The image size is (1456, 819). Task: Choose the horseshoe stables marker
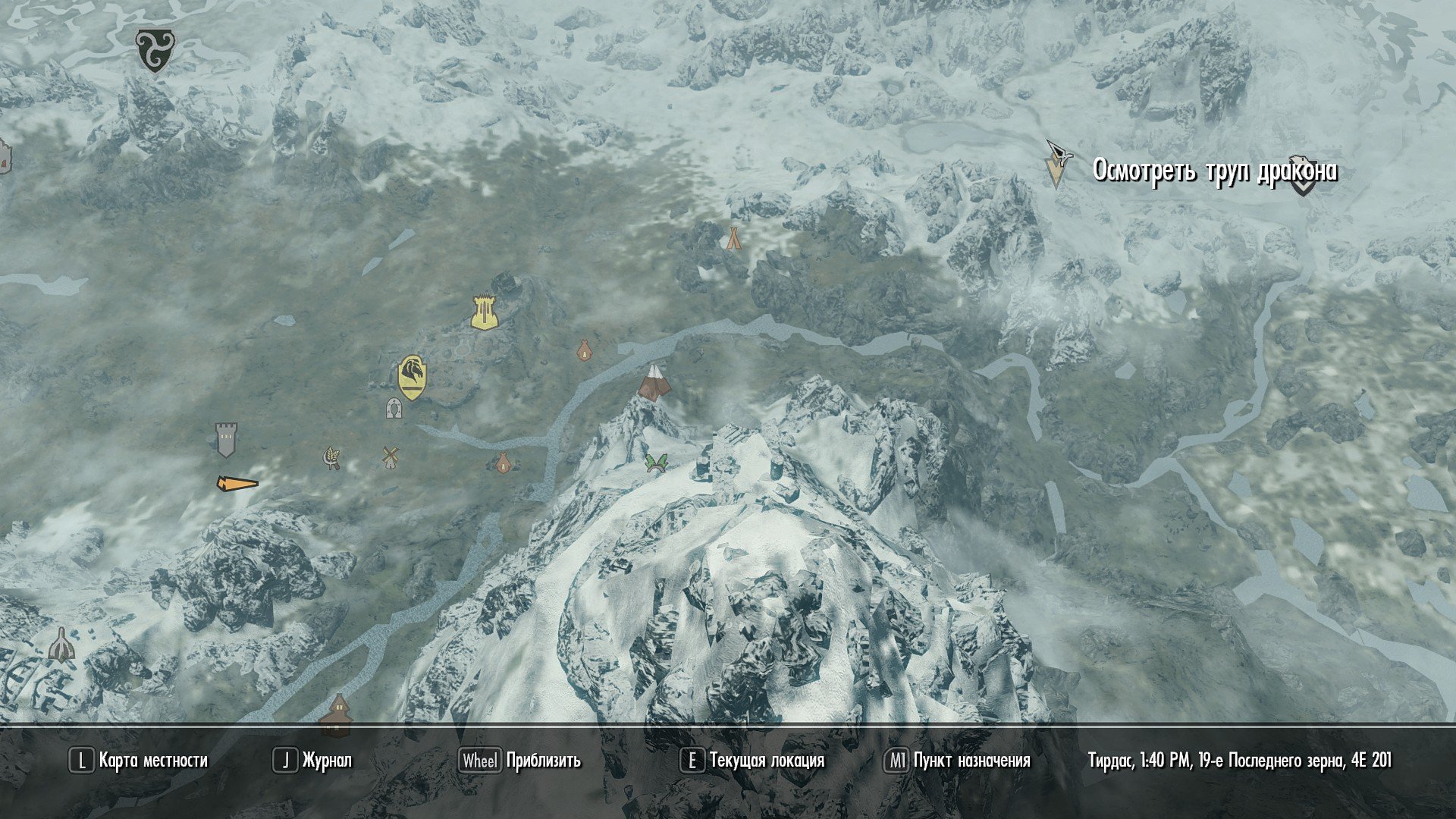pyautogui.click(x=393, y=408)
